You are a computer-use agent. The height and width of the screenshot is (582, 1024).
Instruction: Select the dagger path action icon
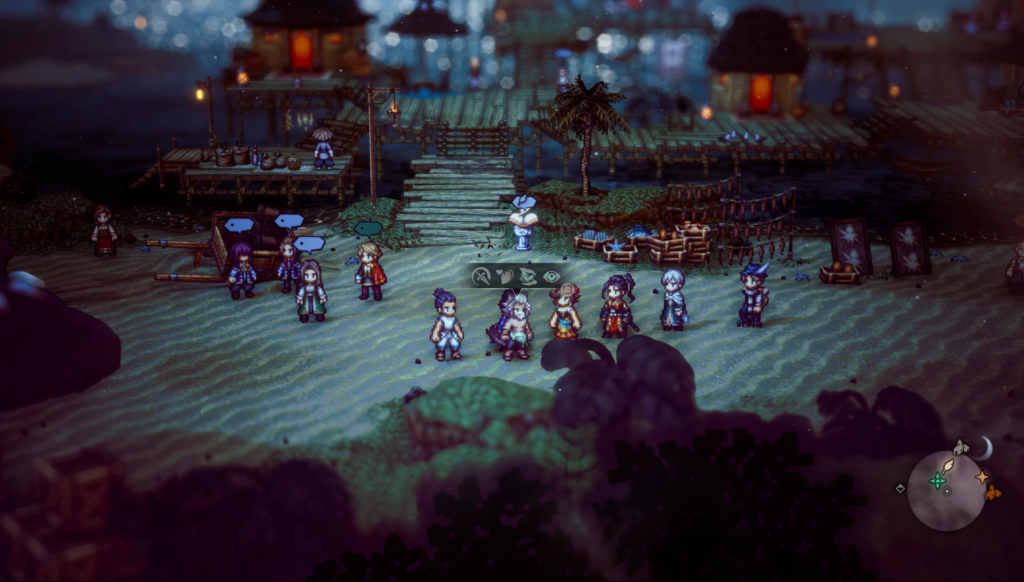482,274
